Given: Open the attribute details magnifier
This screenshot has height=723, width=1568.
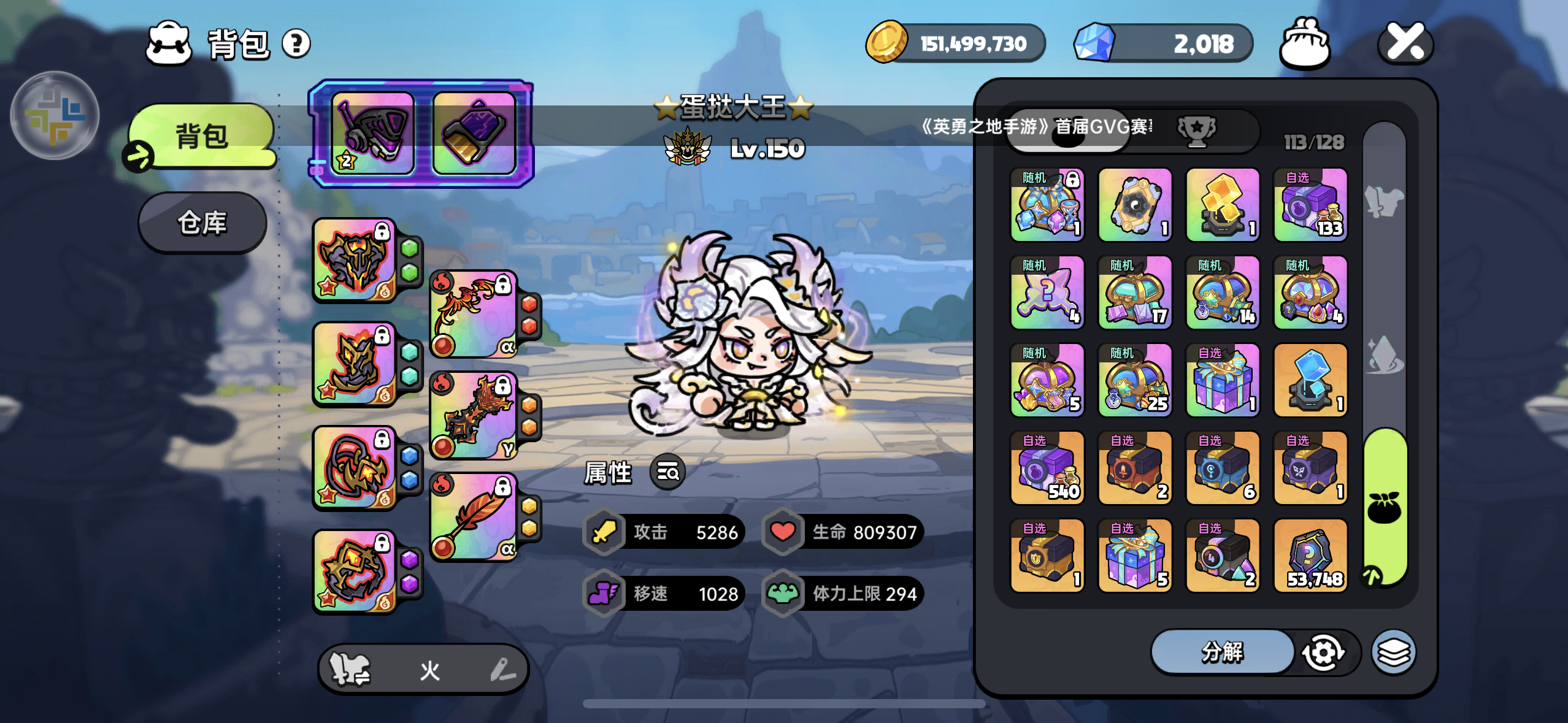Looking at the screenshot, I should 667,472.
